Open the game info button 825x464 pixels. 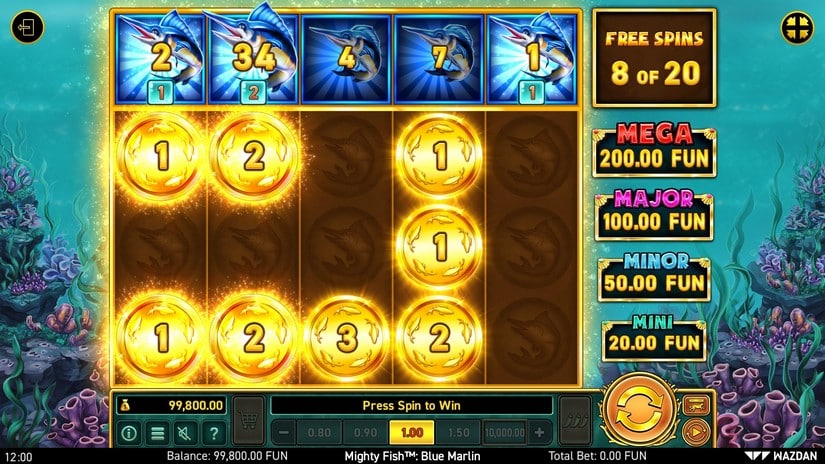(130, 433)
